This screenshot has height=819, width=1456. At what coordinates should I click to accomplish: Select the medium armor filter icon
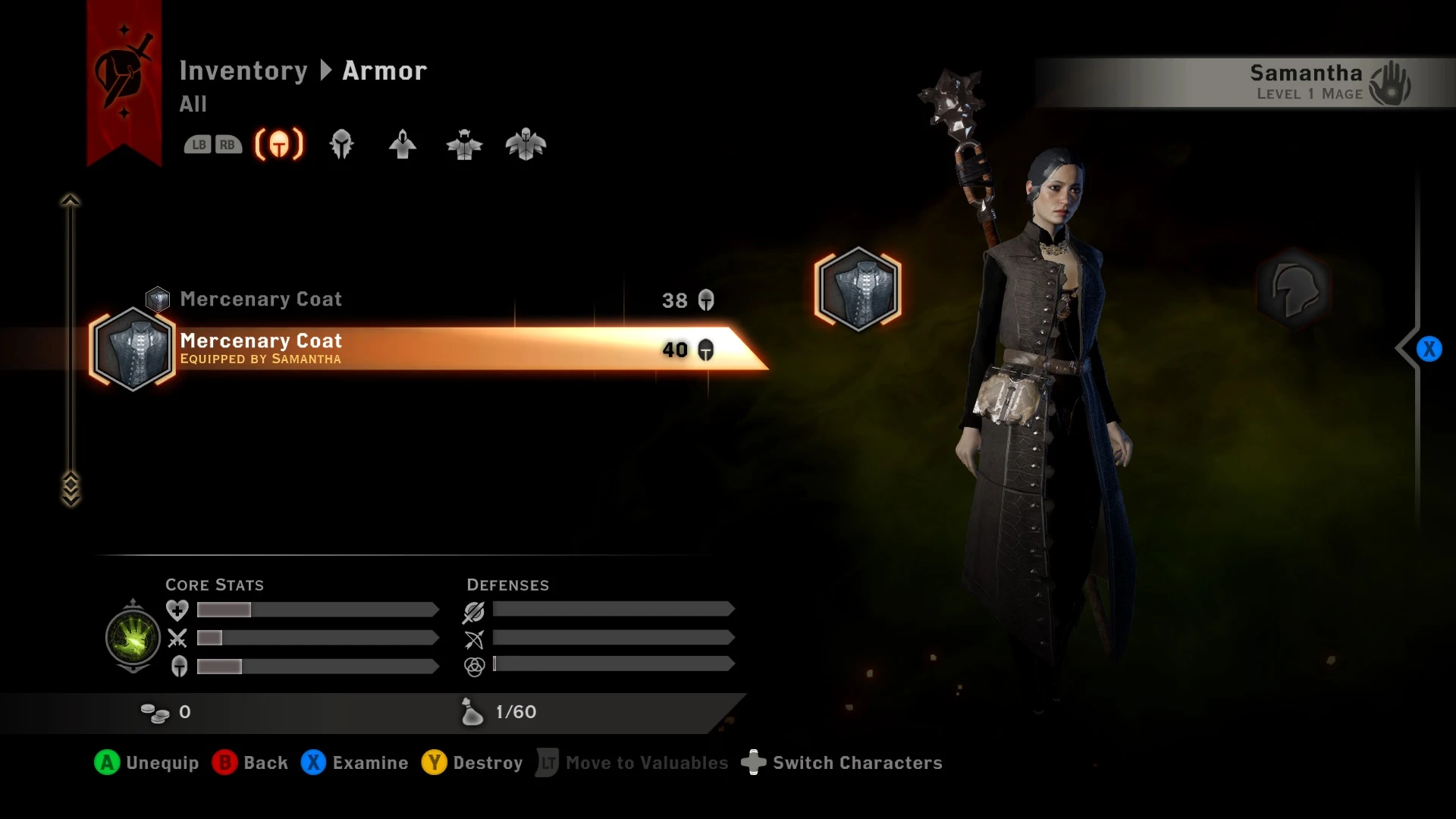tap(464, 144)
